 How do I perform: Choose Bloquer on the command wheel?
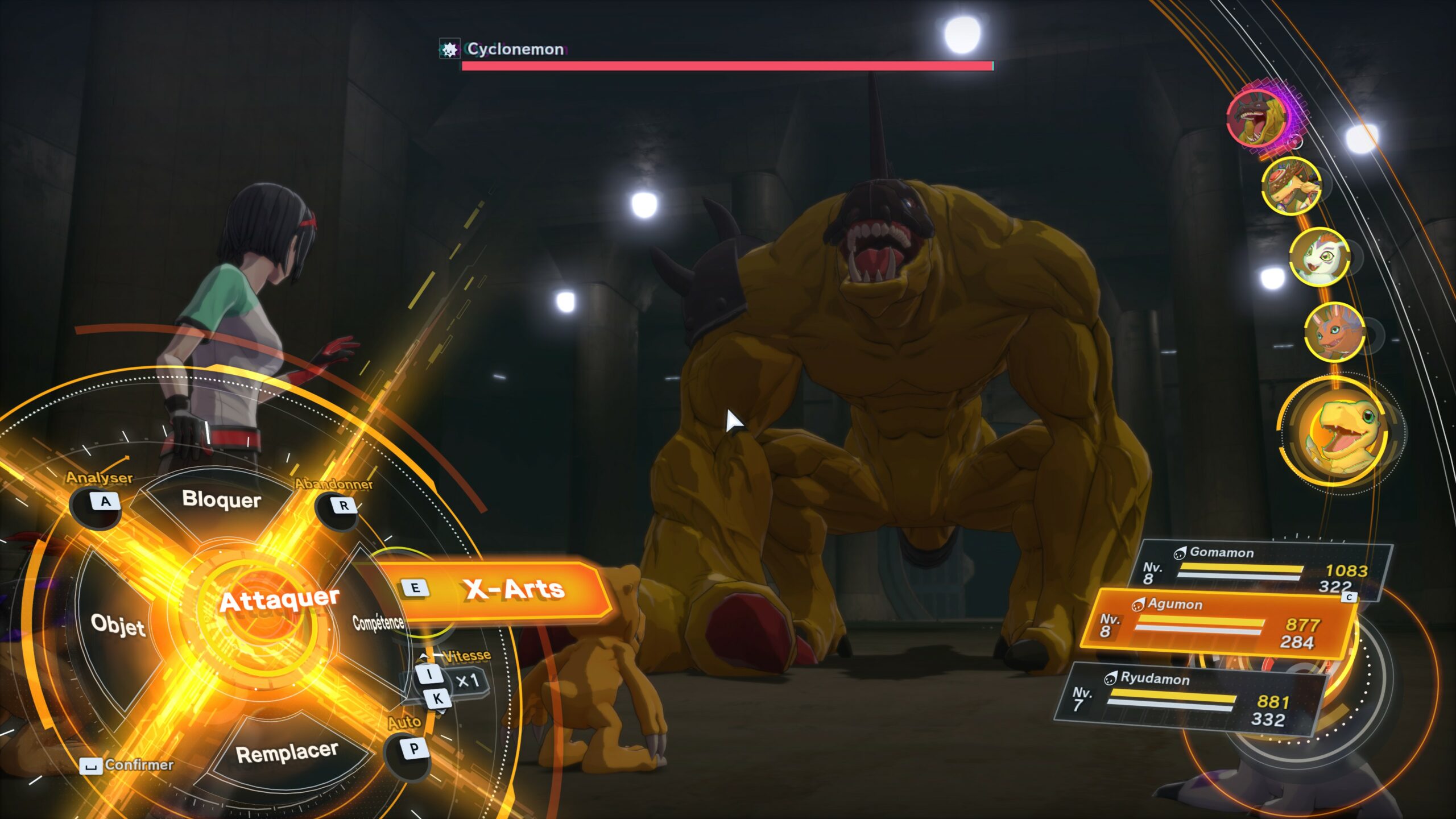(x=221, y=499)
